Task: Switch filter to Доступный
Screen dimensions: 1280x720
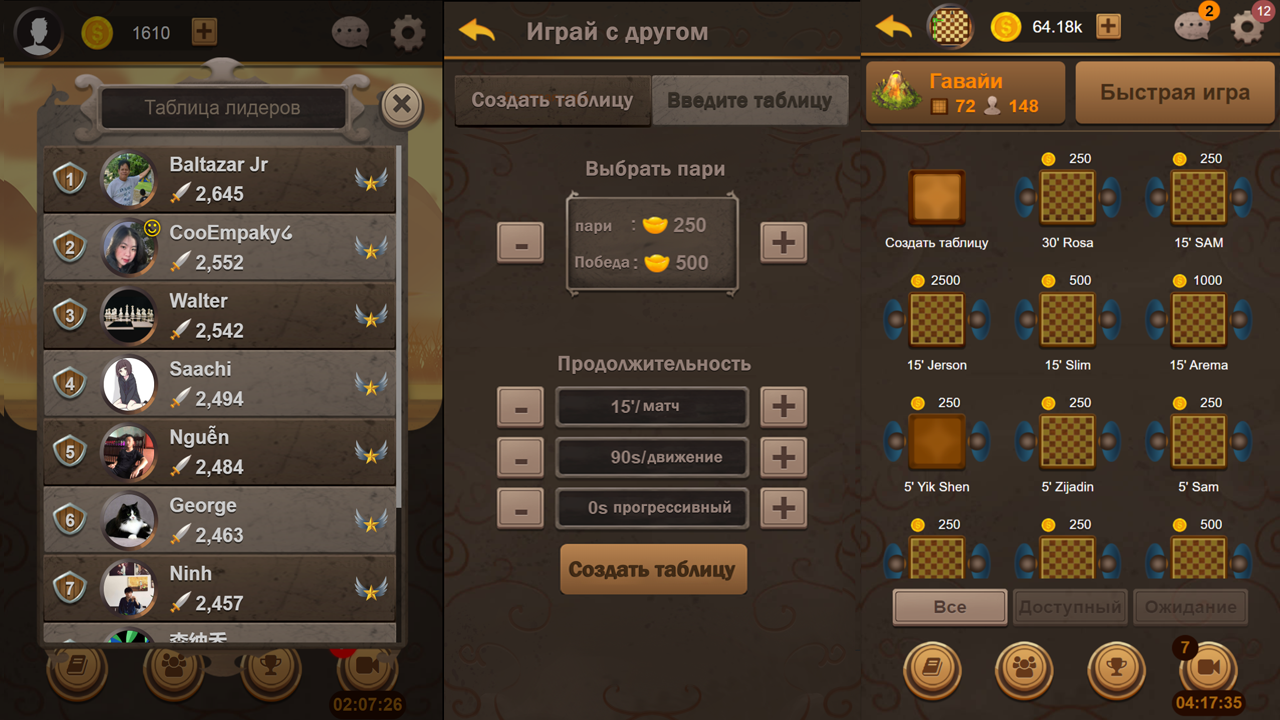Action: coord(1069,607)
